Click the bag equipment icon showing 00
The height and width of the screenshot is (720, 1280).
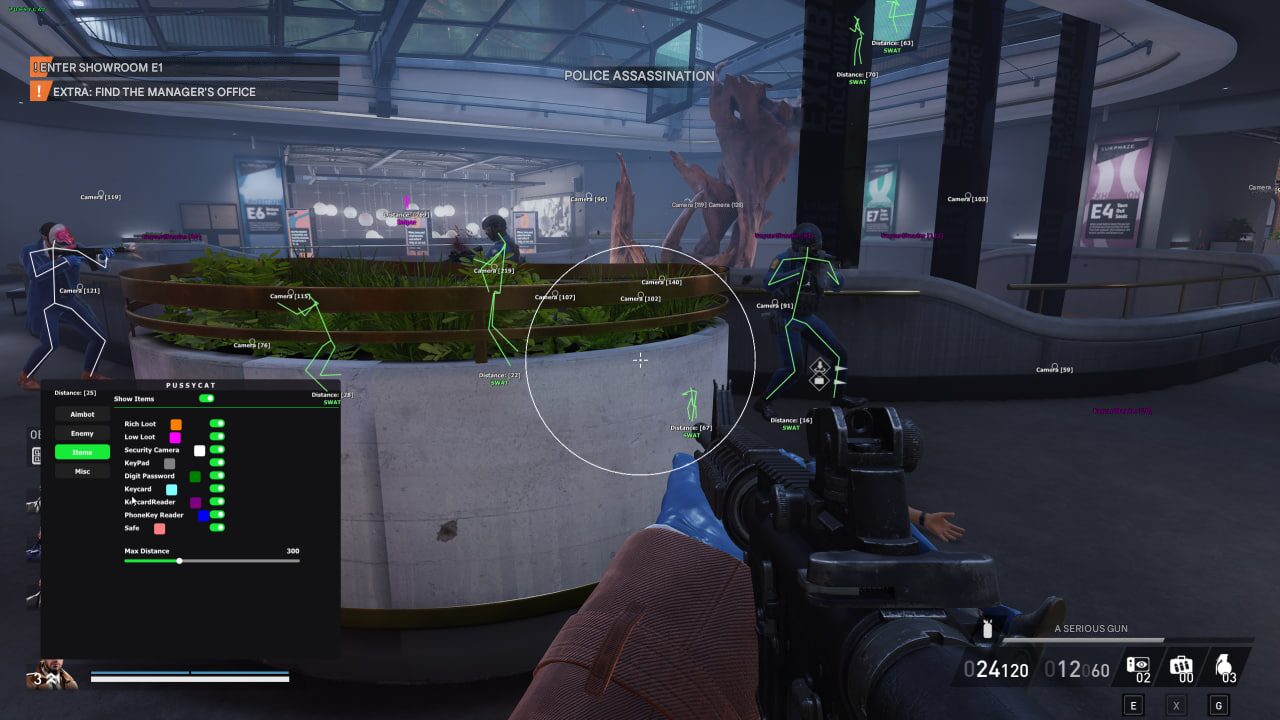pos(1181,666)
